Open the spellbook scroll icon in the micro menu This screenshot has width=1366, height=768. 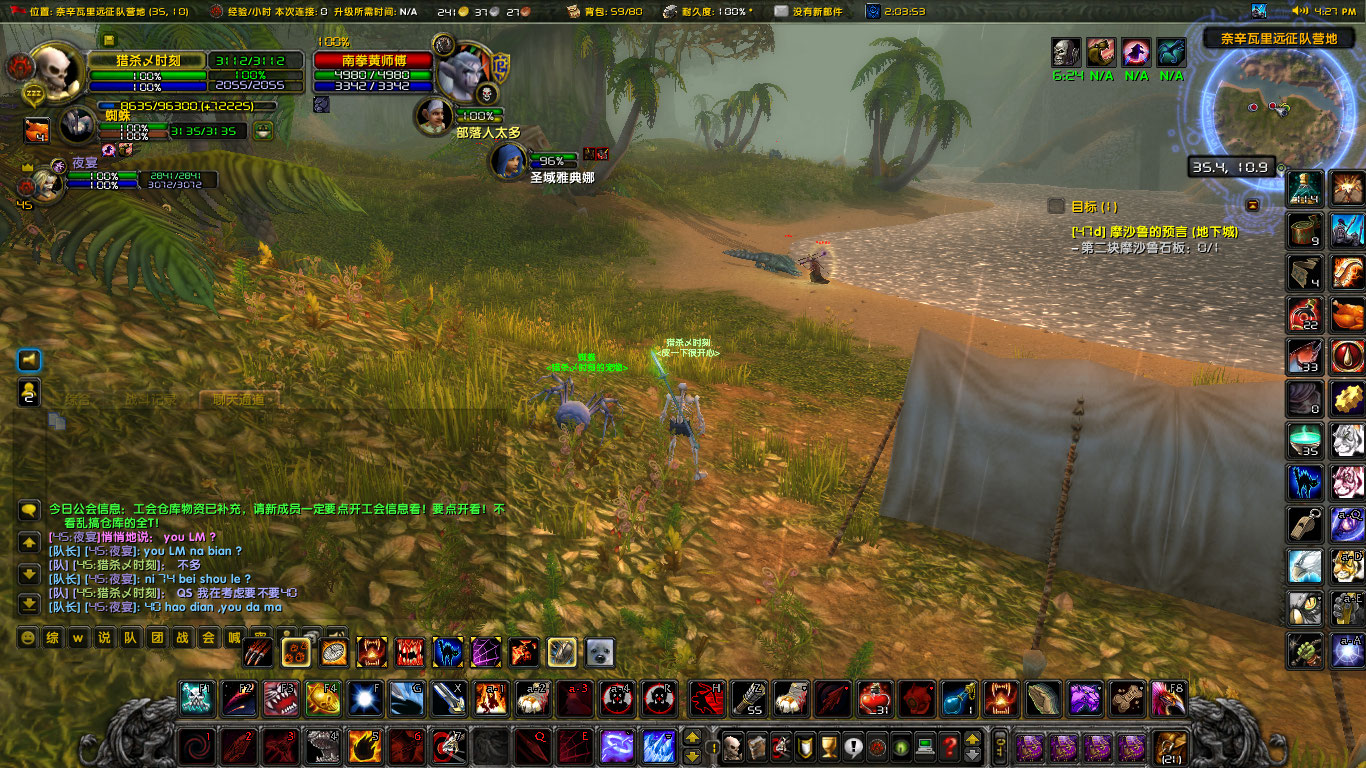755,746
